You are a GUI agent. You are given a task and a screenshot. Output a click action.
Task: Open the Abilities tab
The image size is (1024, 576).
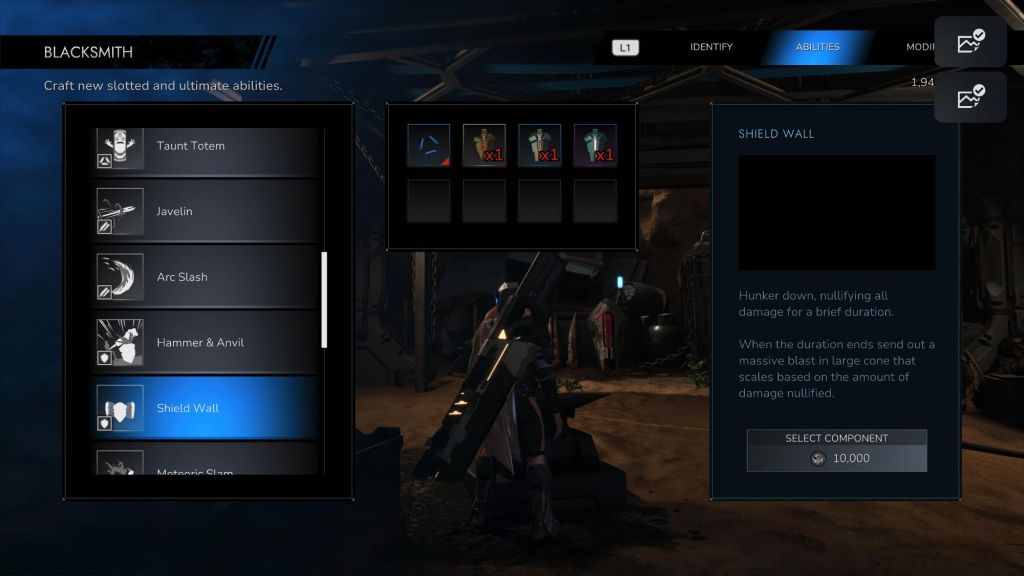pyautogui.click(x=817, y=47)
